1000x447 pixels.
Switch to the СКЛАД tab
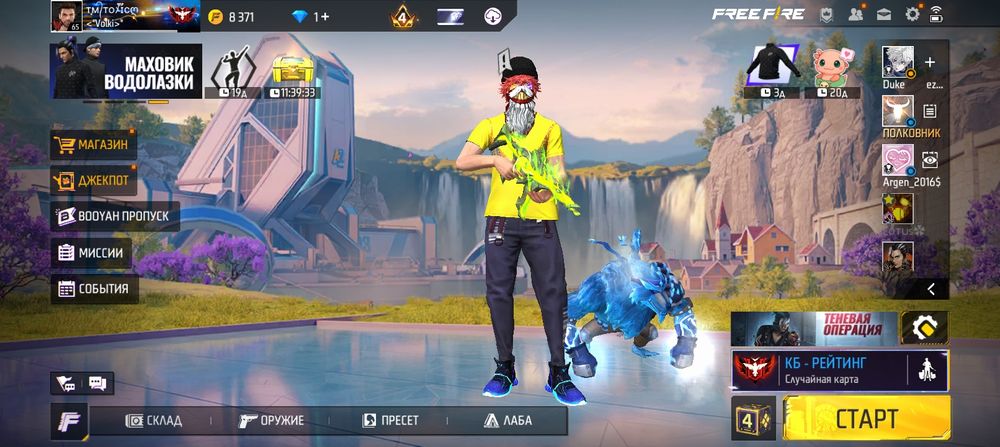pyautogui.click(x=153, y=420)
